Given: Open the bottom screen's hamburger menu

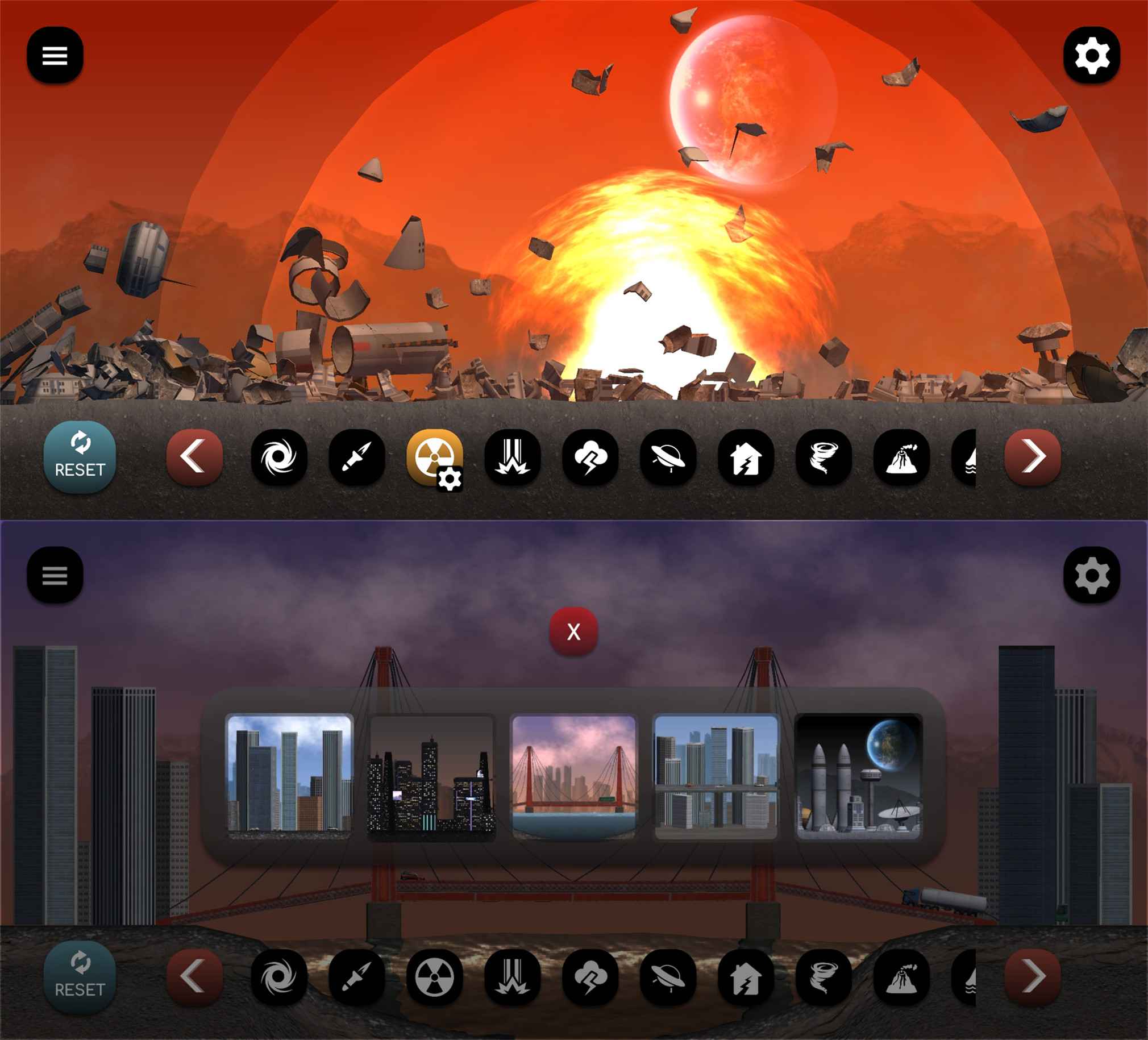Looking at the screenshot, I should tap(55, 576).
